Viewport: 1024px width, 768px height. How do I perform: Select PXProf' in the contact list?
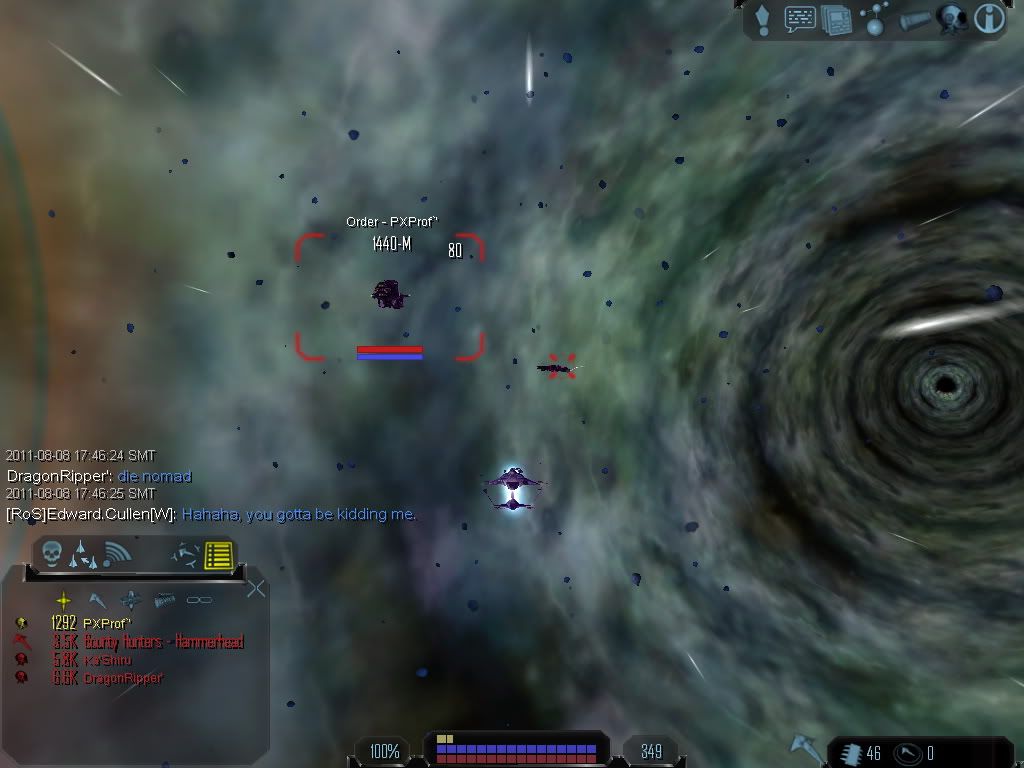pos(107,623)
